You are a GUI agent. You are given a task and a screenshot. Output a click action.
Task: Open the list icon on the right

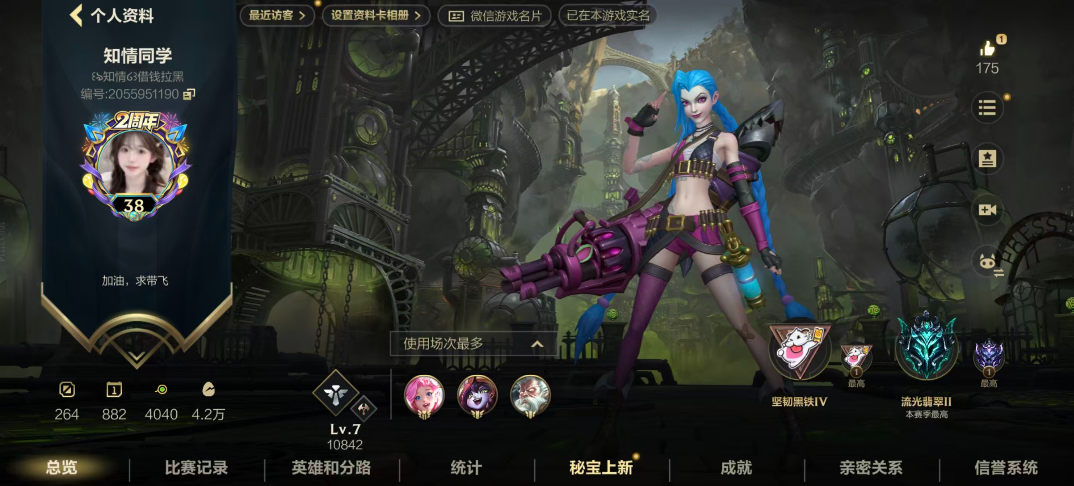coord(988,107)
